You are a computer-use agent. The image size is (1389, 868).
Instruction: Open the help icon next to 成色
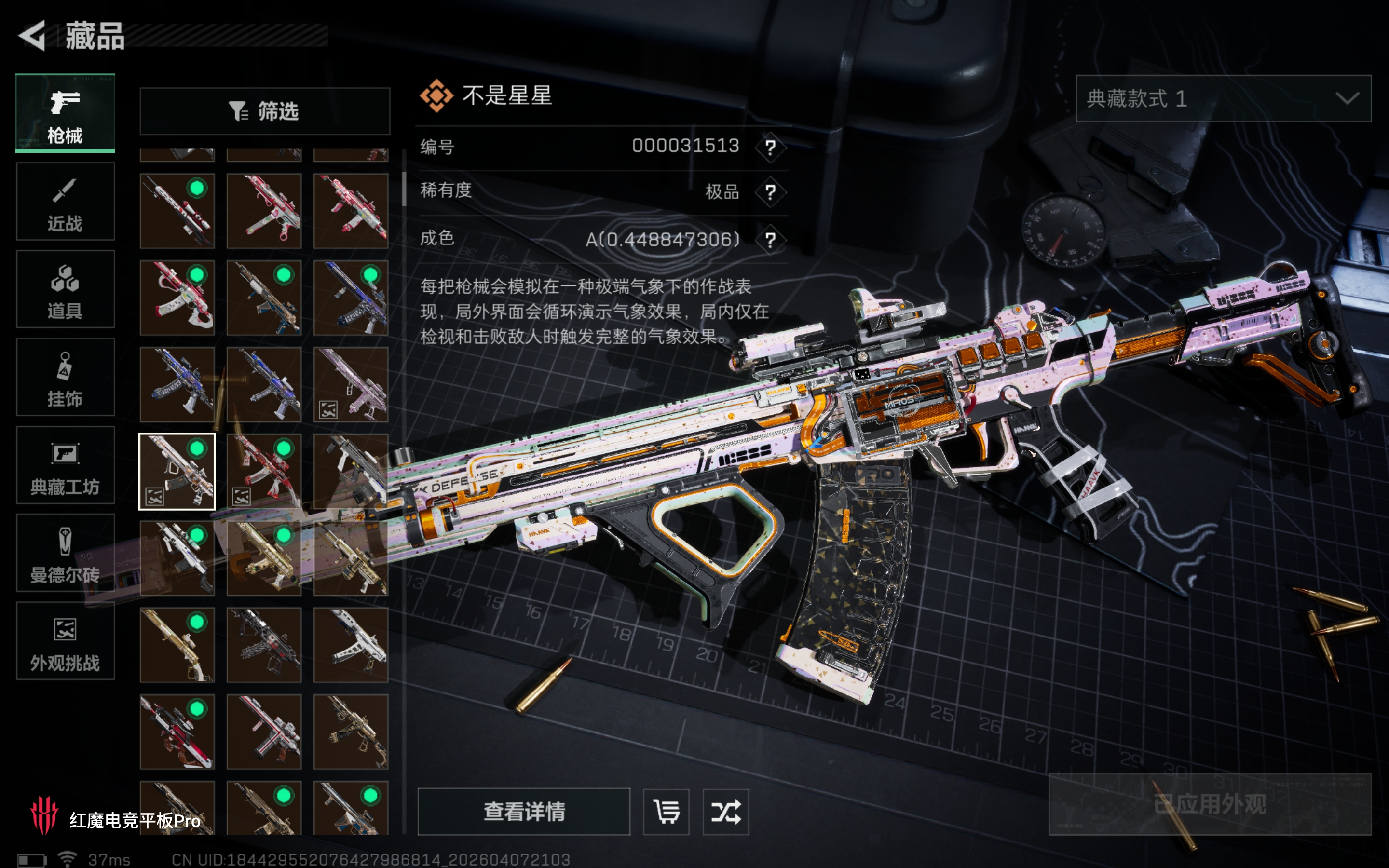[770, 239]
